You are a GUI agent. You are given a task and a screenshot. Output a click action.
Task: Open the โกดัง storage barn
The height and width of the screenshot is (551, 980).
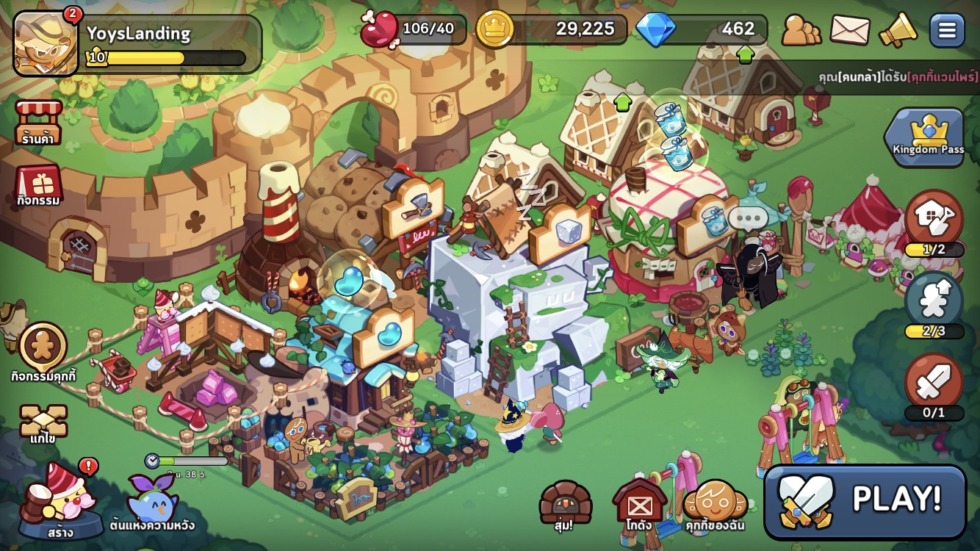pos(640,503)
